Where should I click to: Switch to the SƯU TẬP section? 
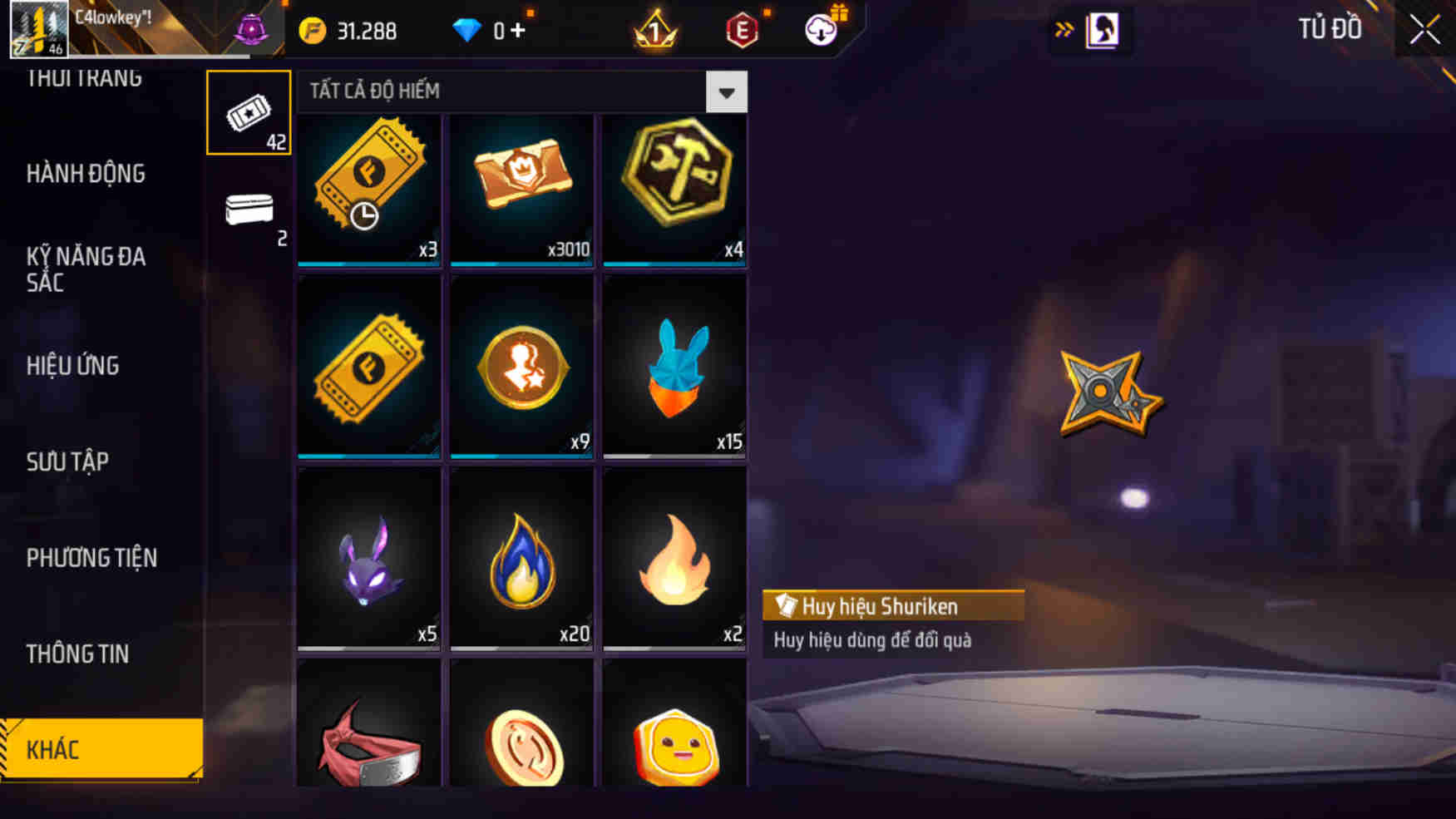pos(71,461)
